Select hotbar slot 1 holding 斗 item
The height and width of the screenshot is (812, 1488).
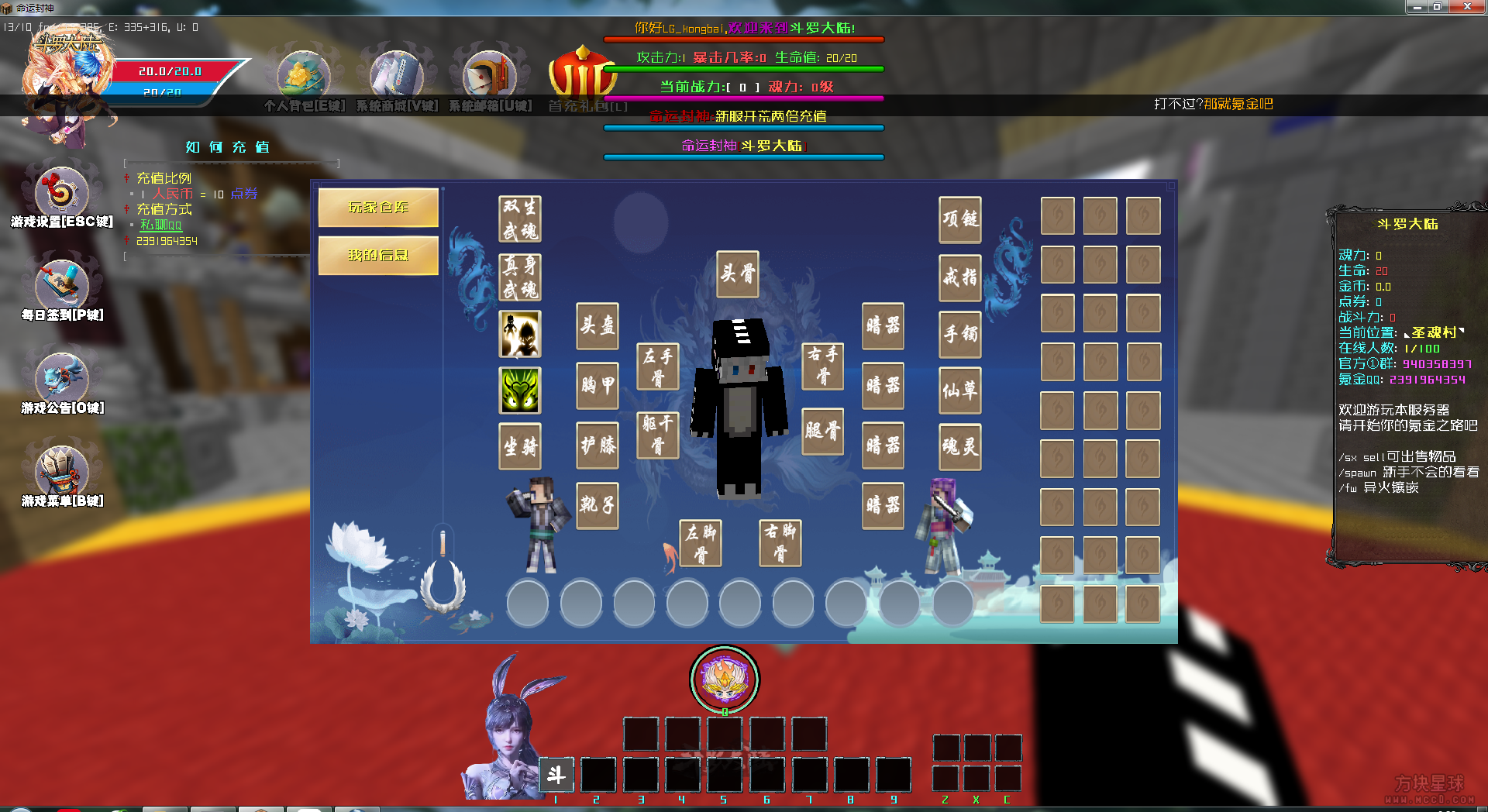click(556, 775)
